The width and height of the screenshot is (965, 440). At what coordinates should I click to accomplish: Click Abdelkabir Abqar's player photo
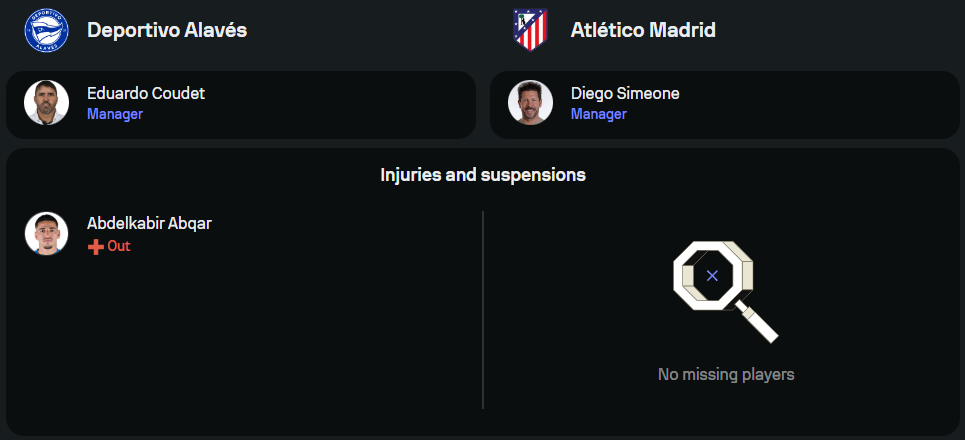[x=46, y=234]
